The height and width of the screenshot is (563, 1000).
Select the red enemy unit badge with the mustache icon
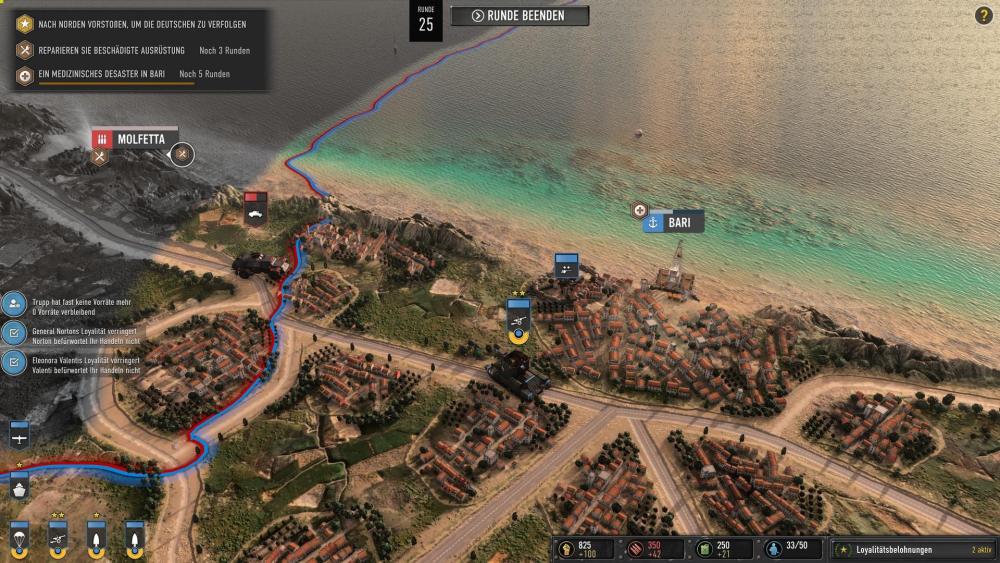click(x=256, y=207)
